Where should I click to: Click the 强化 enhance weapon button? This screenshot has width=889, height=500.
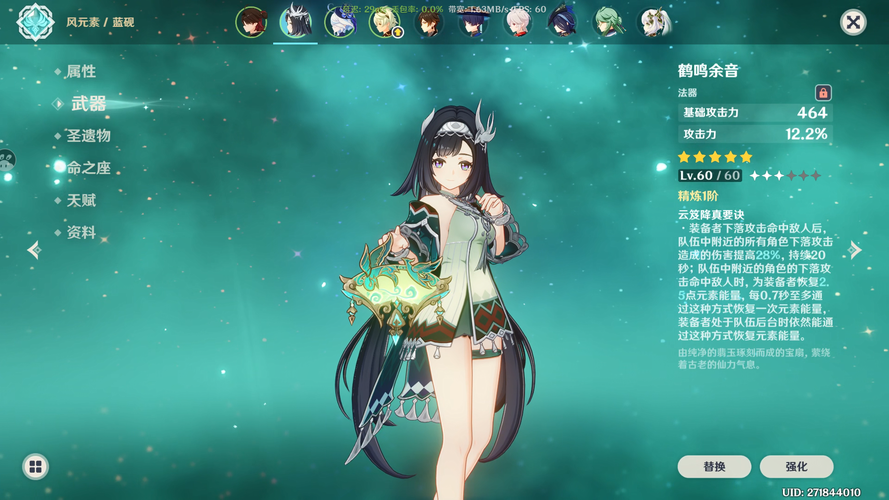click(x=796, y=466)
